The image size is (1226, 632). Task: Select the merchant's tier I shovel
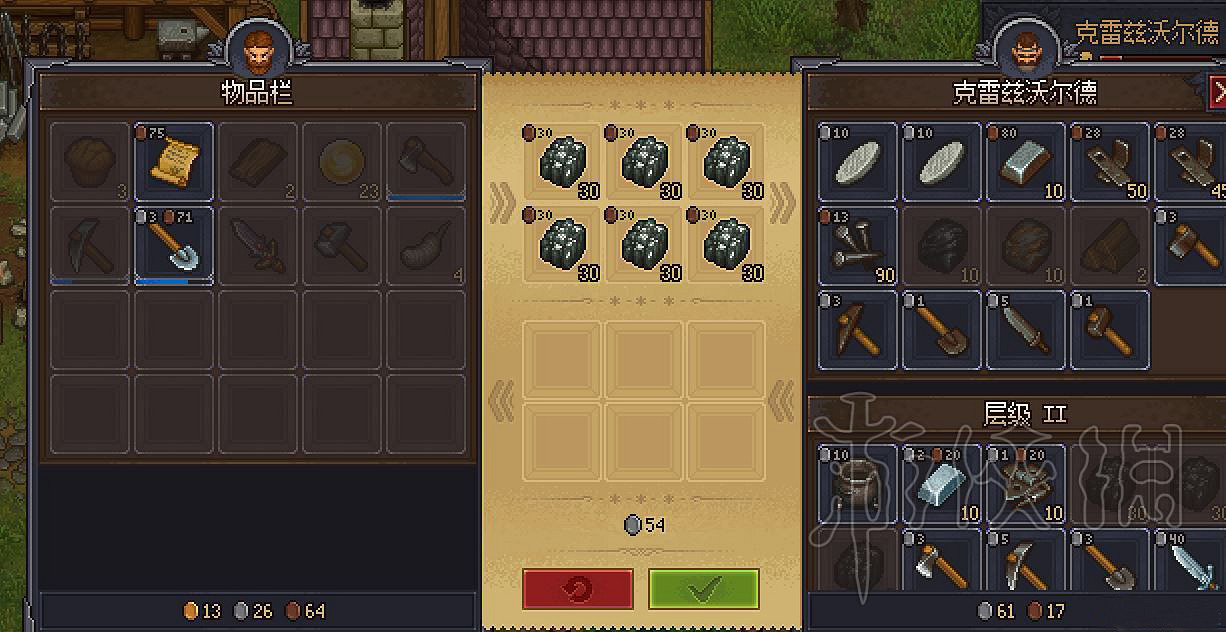click(x=942, y=330)
